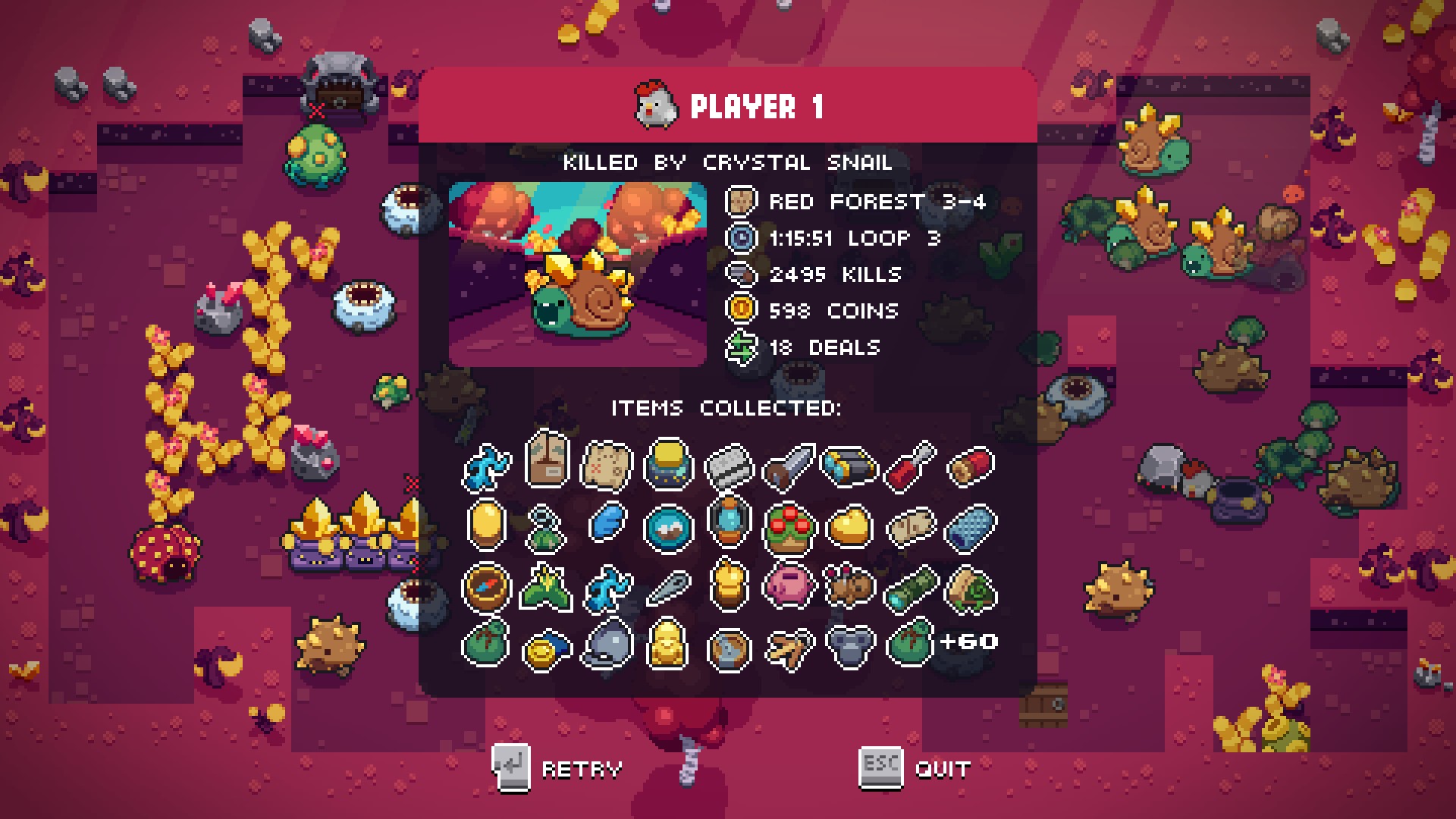
Task: Click the compass item in the third row
Action: [487, 585]
